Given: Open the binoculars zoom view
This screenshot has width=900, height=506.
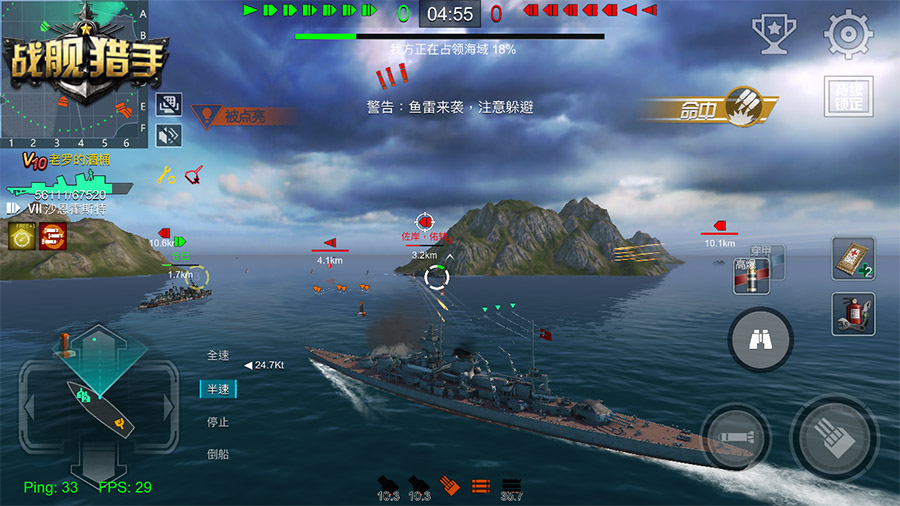Looking at the screenshot, I should coord(760,340).
